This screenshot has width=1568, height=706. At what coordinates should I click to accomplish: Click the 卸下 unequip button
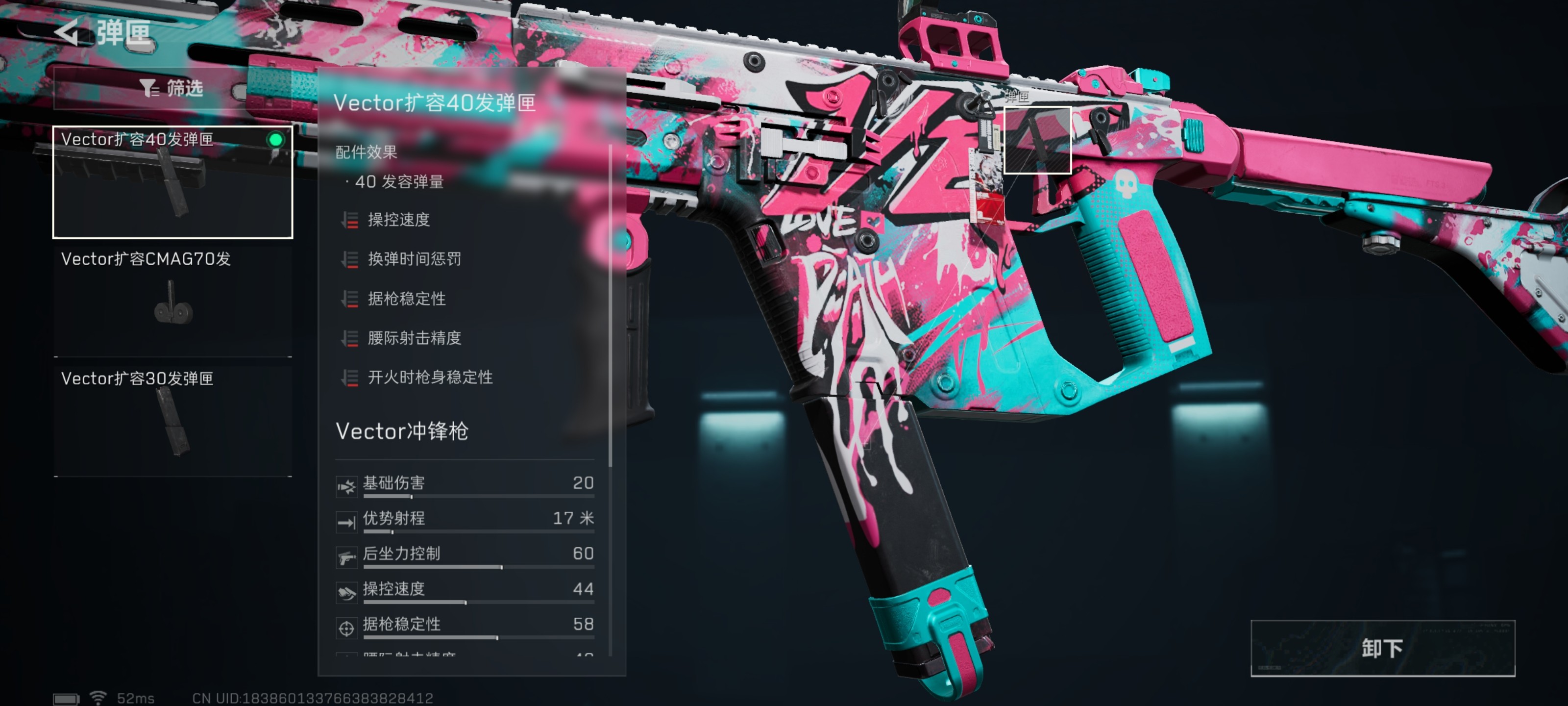(1382, 648)
